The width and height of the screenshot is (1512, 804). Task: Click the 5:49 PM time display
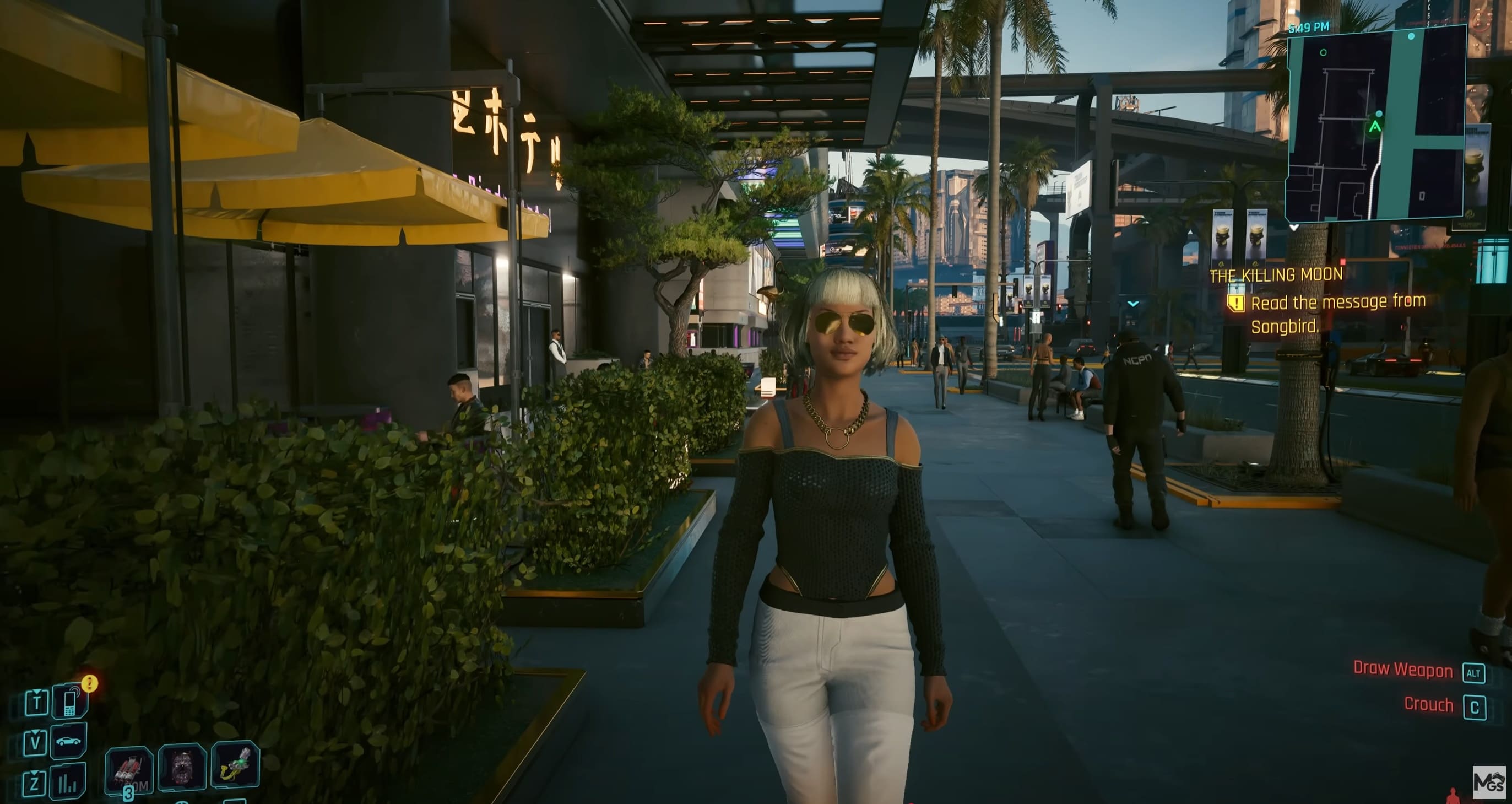(x=1309, y=27)
